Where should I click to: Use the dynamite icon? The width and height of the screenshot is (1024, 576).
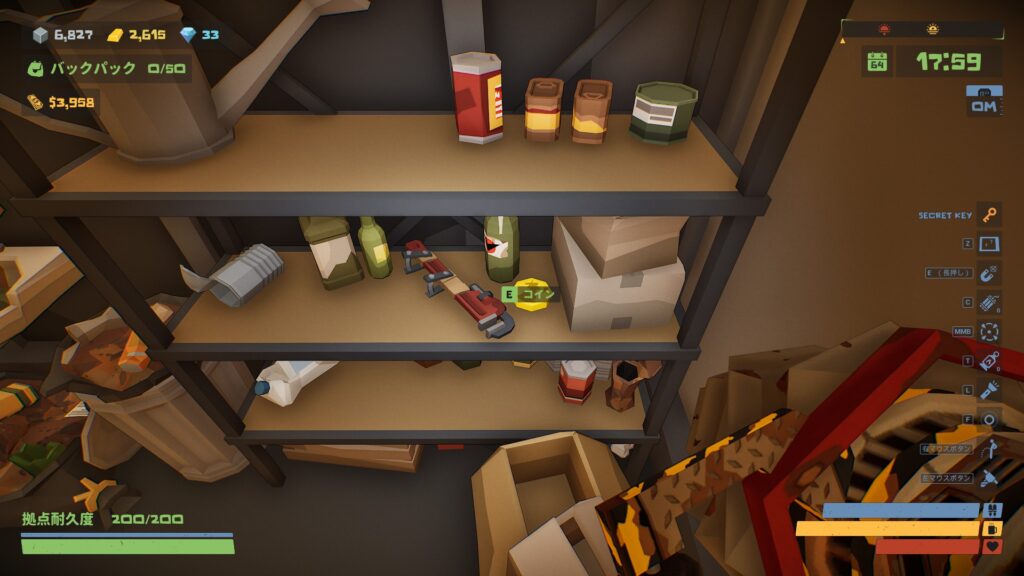coord(989,302)
